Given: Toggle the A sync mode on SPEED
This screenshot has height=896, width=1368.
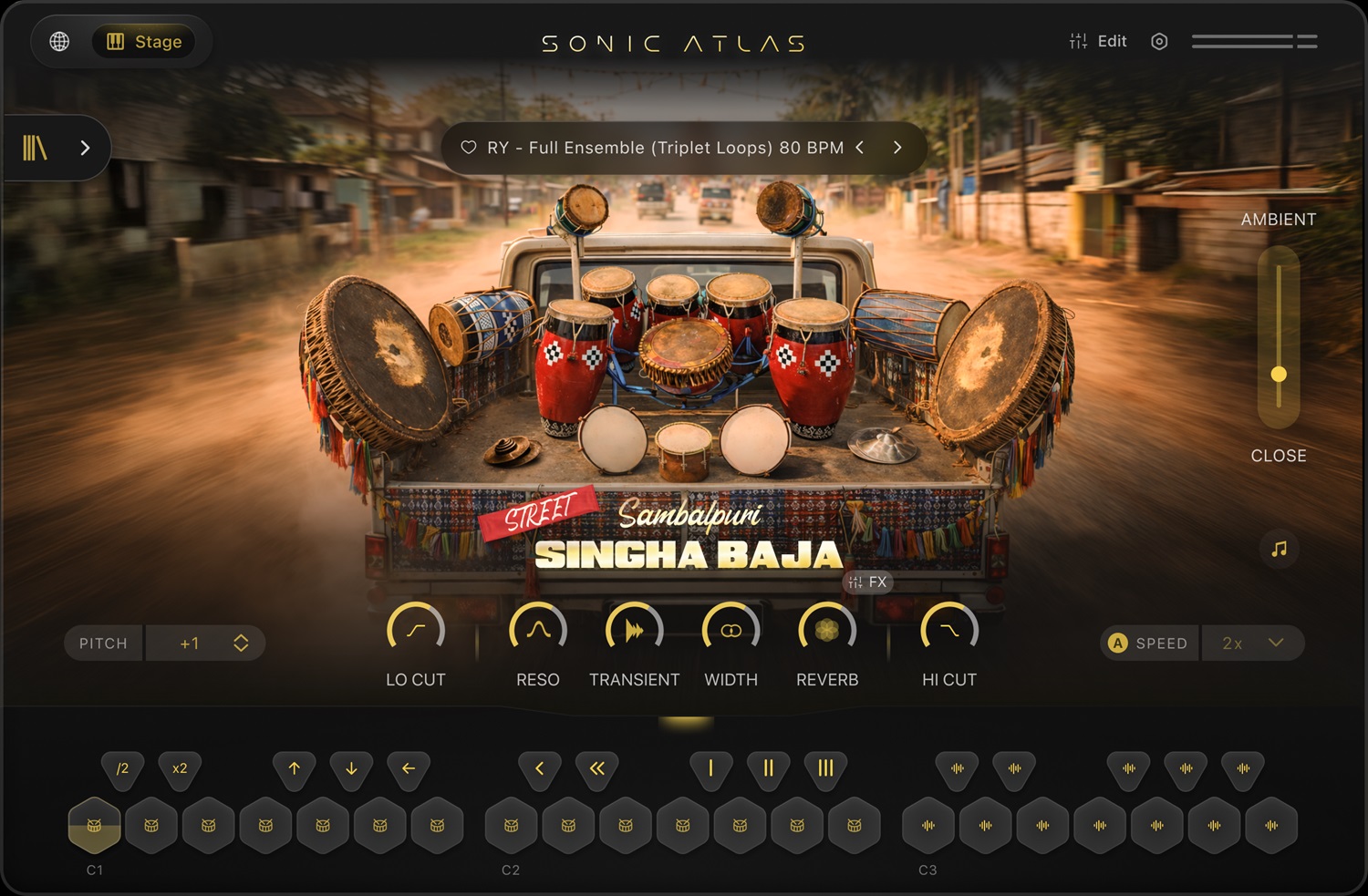Looking at the screenshot, I should point(1117,643).
